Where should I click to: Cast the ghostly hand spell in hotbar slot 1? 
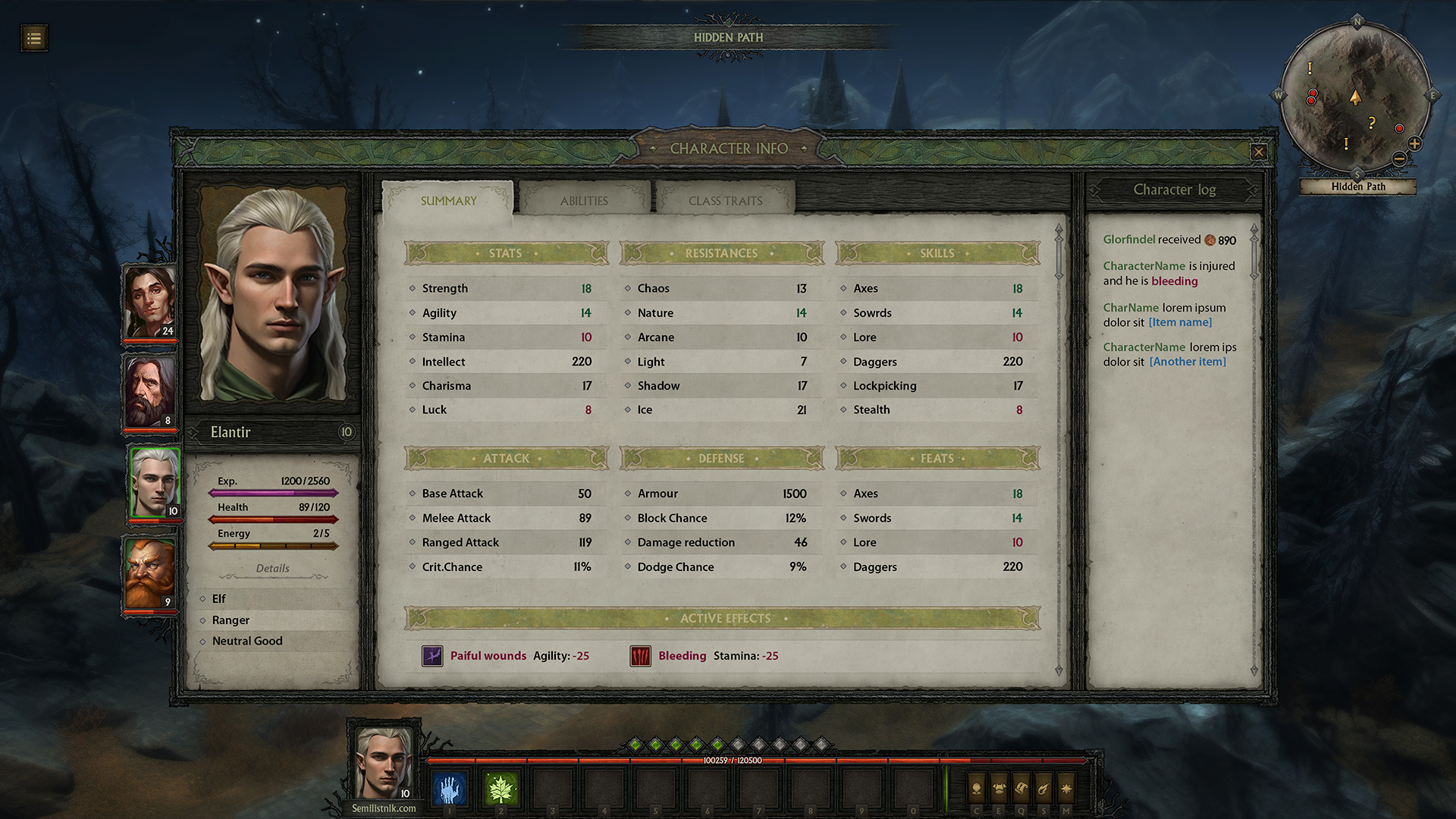[450, 789]
